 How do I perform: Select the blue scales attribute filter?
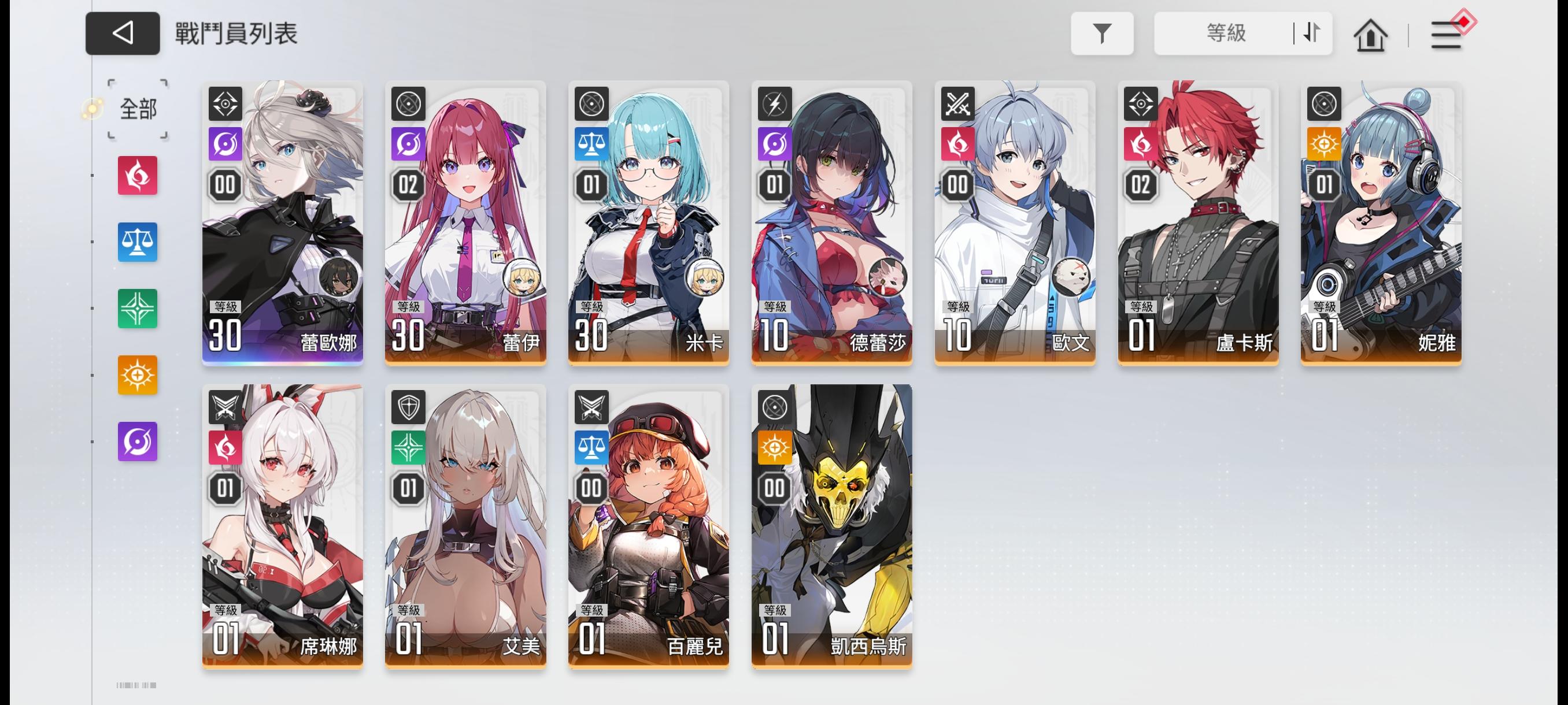click(137, 242)
